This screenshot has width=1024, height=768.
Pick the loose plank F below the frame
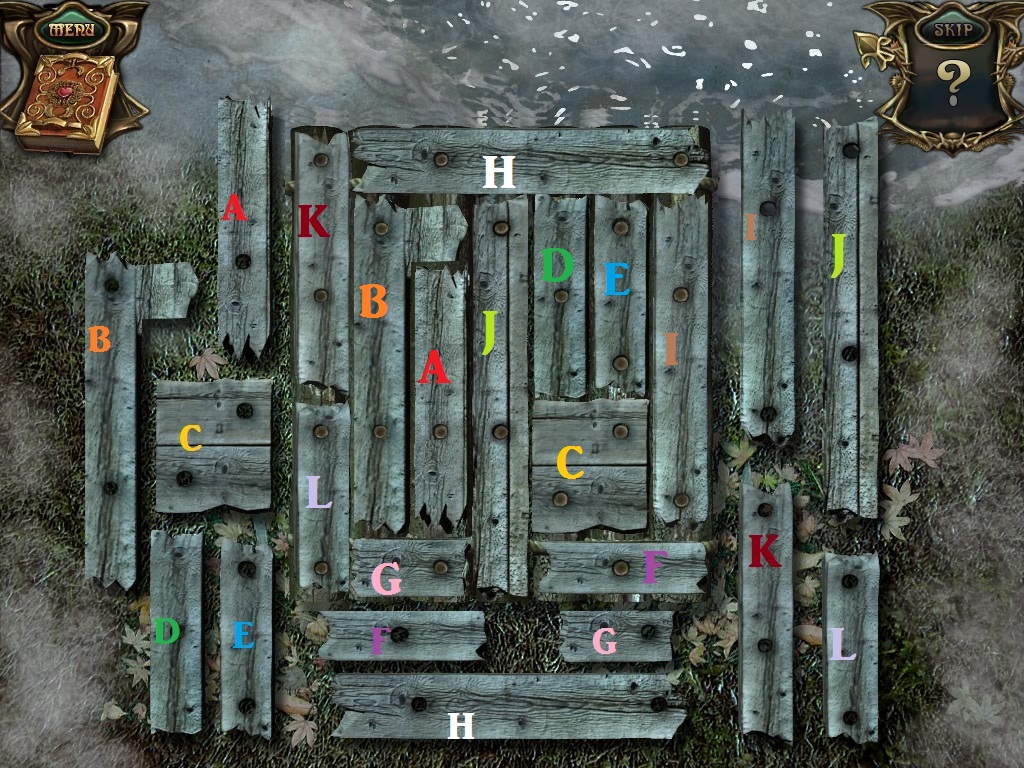[x=401, y=636]
